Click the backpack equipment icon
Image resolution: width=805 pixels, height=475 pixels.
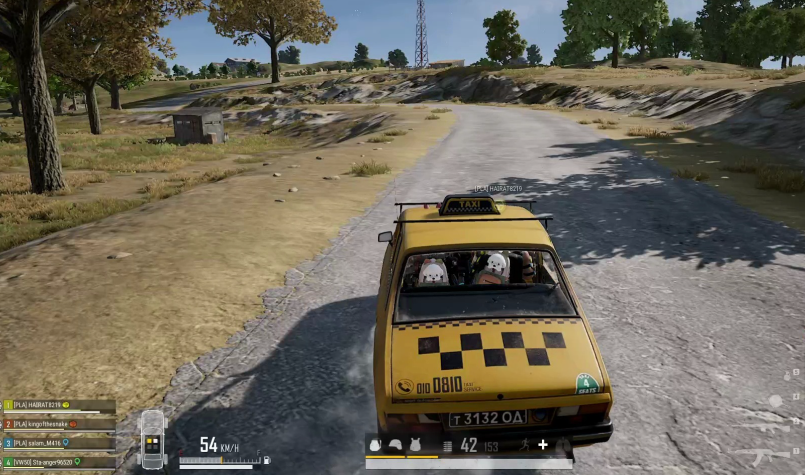click(375, 445)
